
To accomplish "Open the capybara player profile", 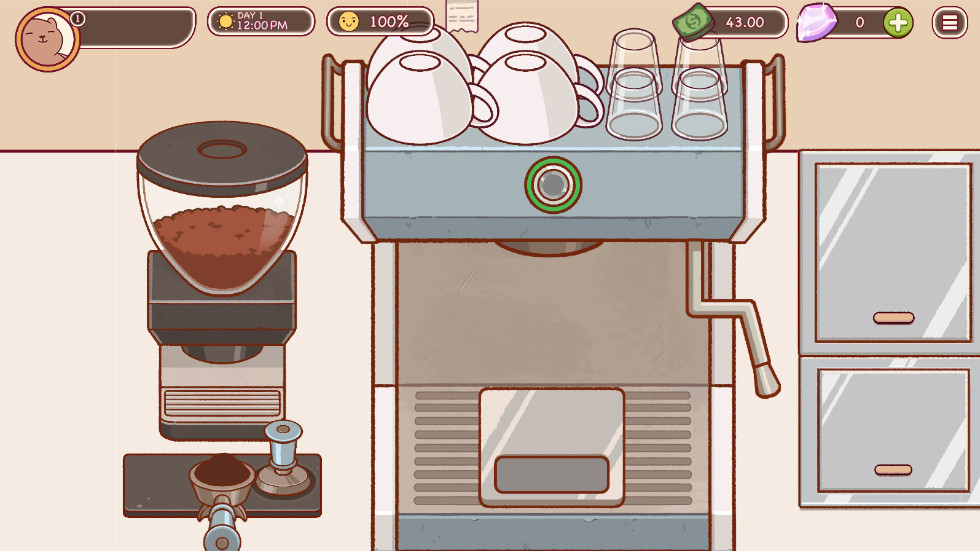I will pos(47,38).
